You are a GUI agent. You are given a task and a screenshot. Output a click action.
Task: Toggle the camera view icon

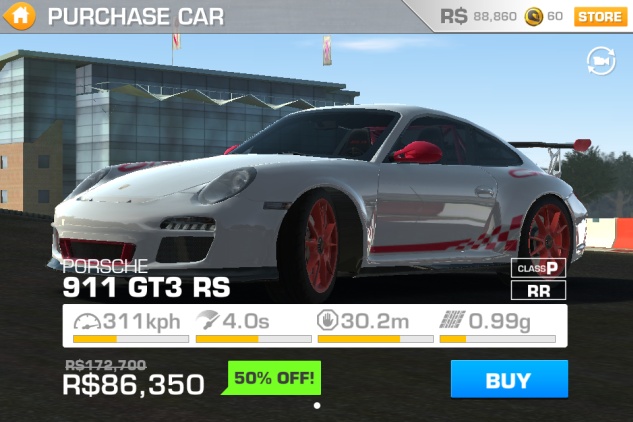click(x=600, y=62)
